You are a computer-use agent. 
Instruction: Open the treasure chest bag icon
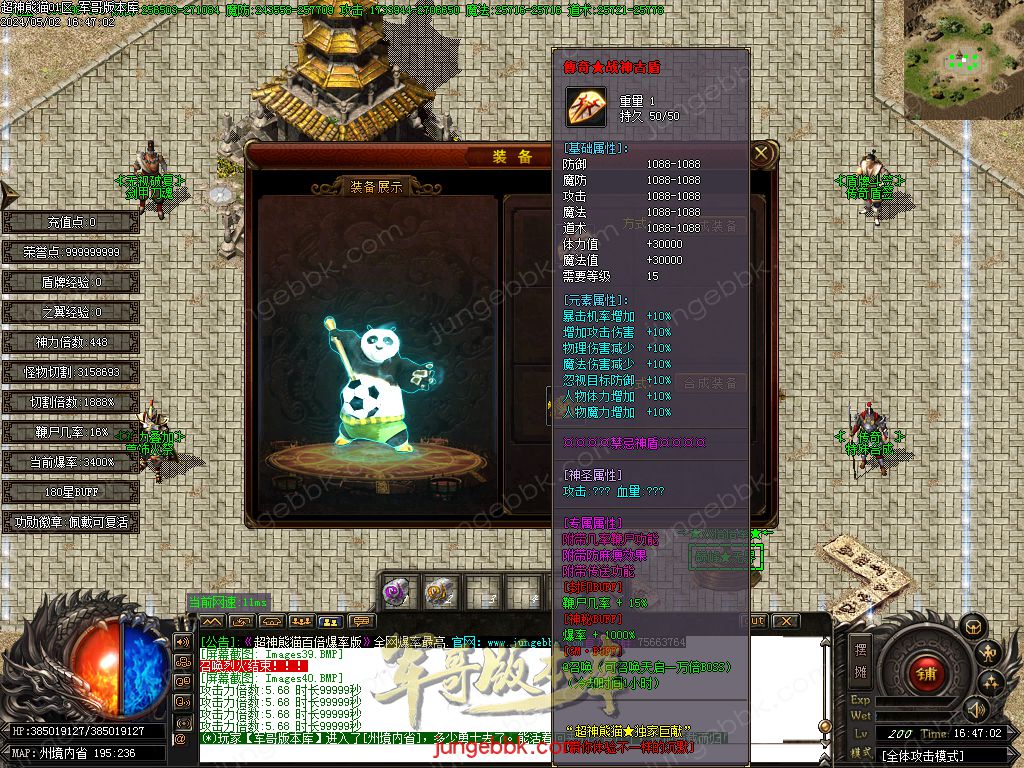click(x=971, y=627)
